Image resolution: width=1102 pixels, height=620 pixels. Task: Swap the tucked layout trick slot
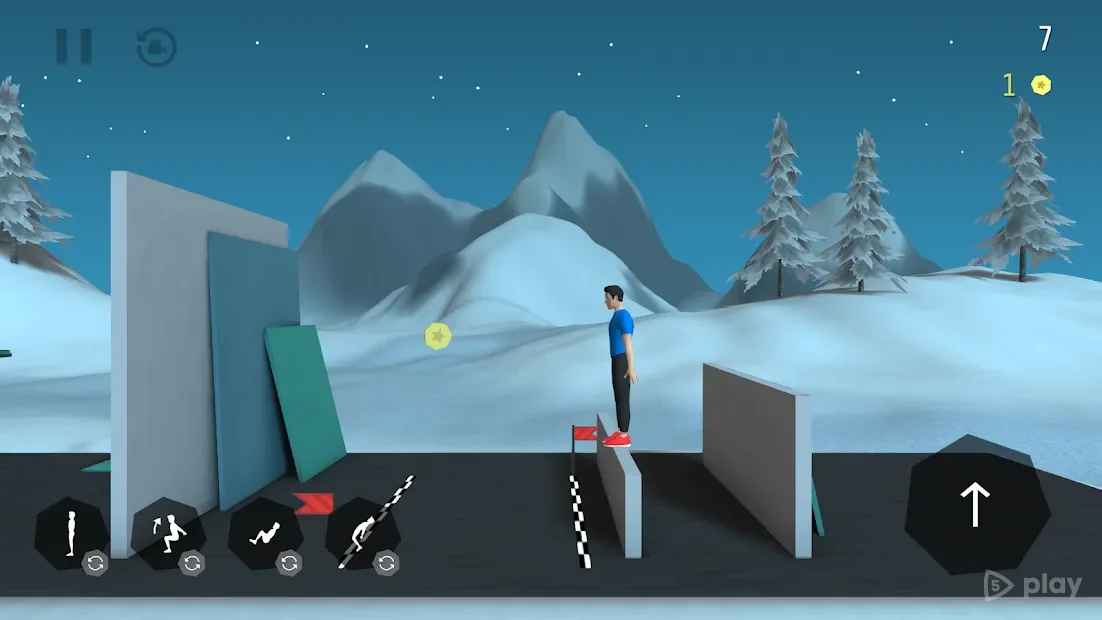[x=289, y=563]
